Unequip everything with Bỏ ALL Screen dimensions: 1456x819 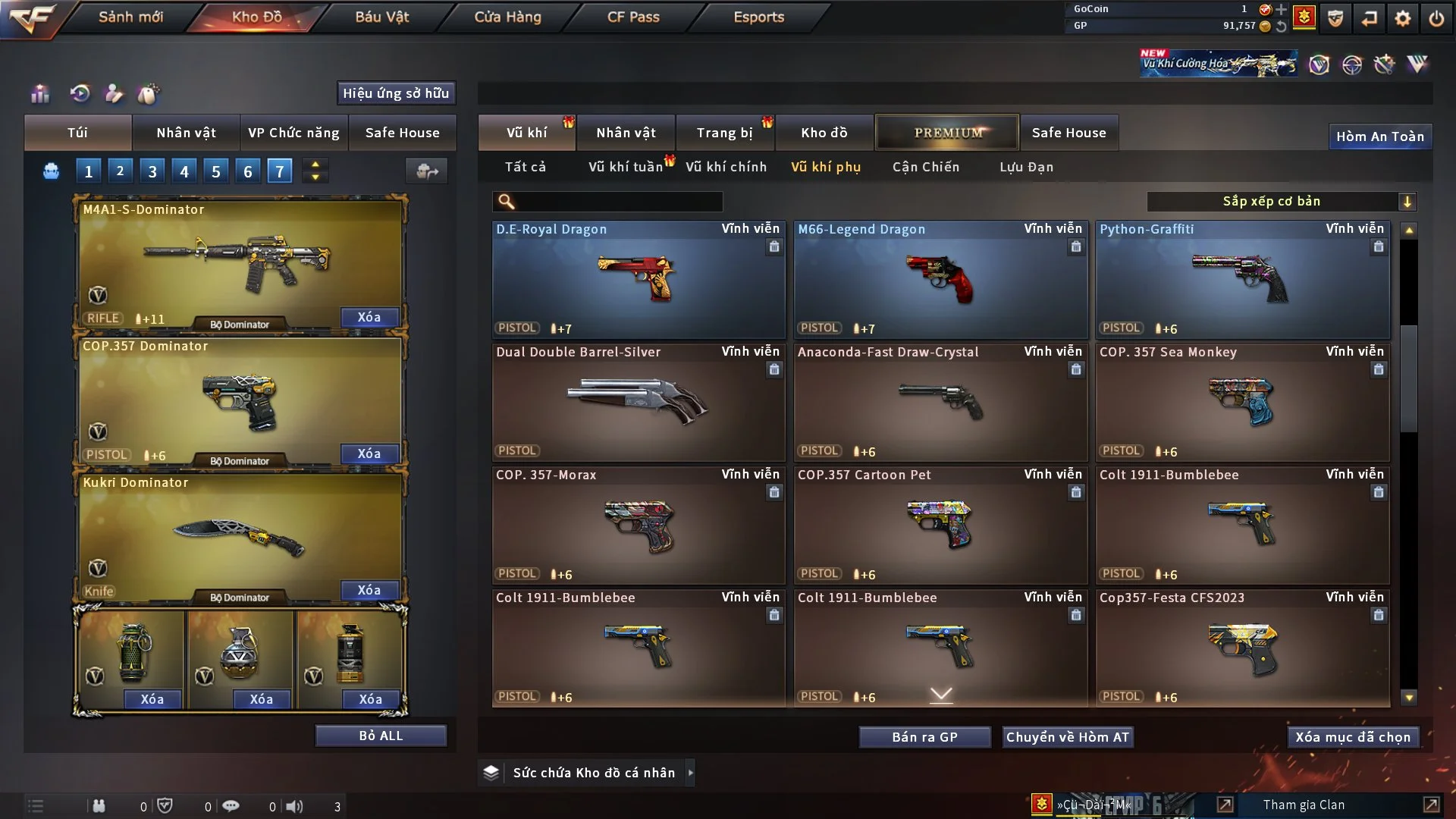(x=381, y=736)
